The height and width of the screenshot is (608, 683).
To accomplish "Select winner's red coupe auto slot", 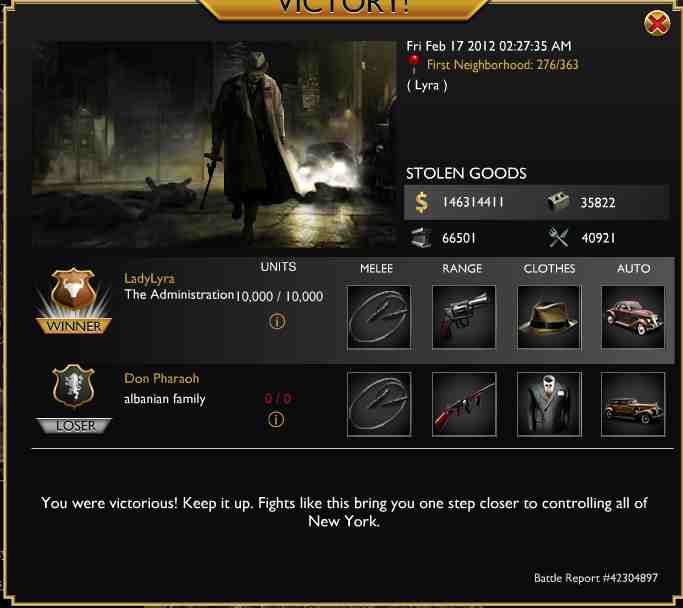I will [x=633, y=317].
